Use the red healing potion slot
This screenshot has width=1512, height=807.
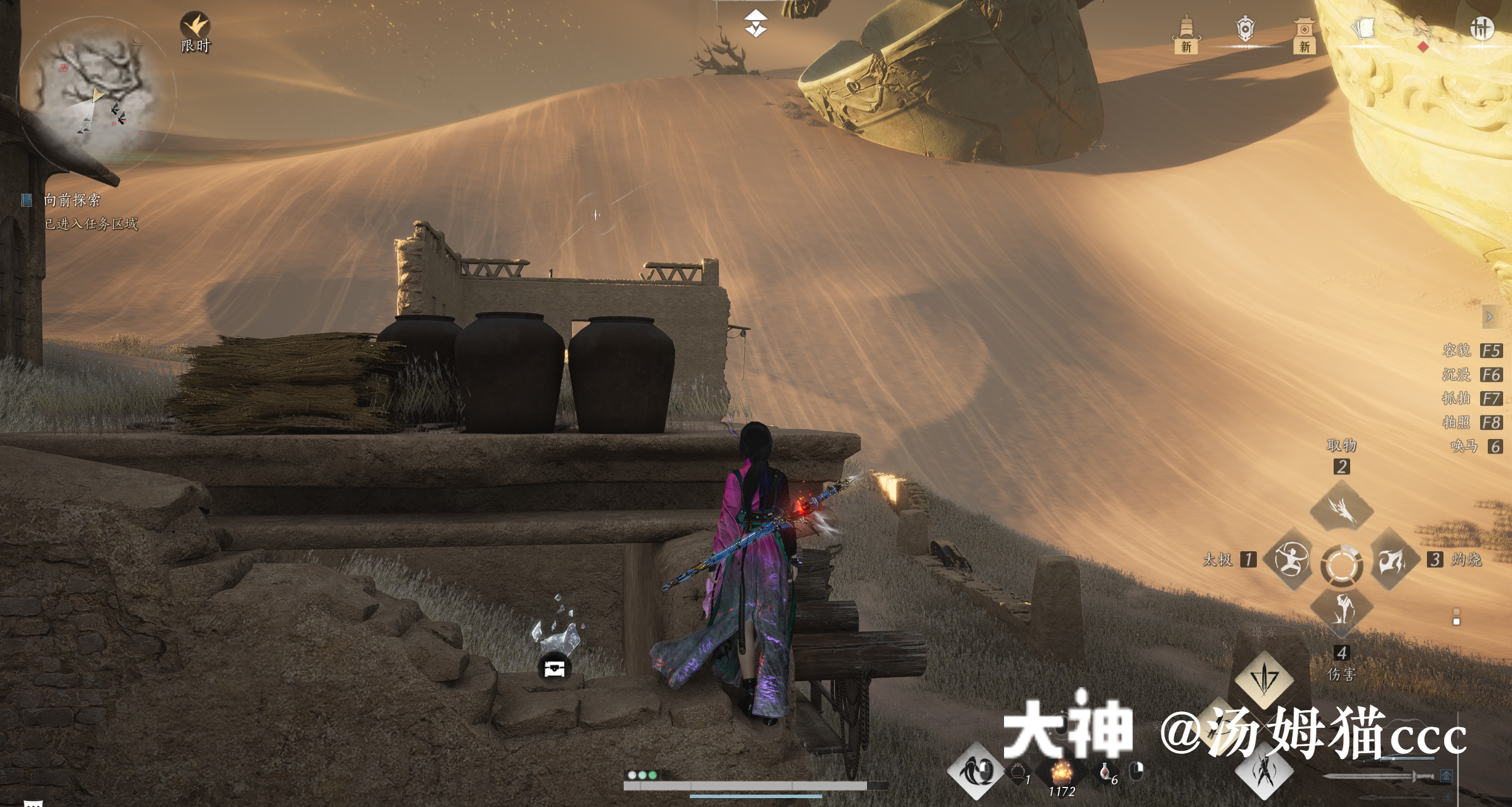click(1106, 772)
